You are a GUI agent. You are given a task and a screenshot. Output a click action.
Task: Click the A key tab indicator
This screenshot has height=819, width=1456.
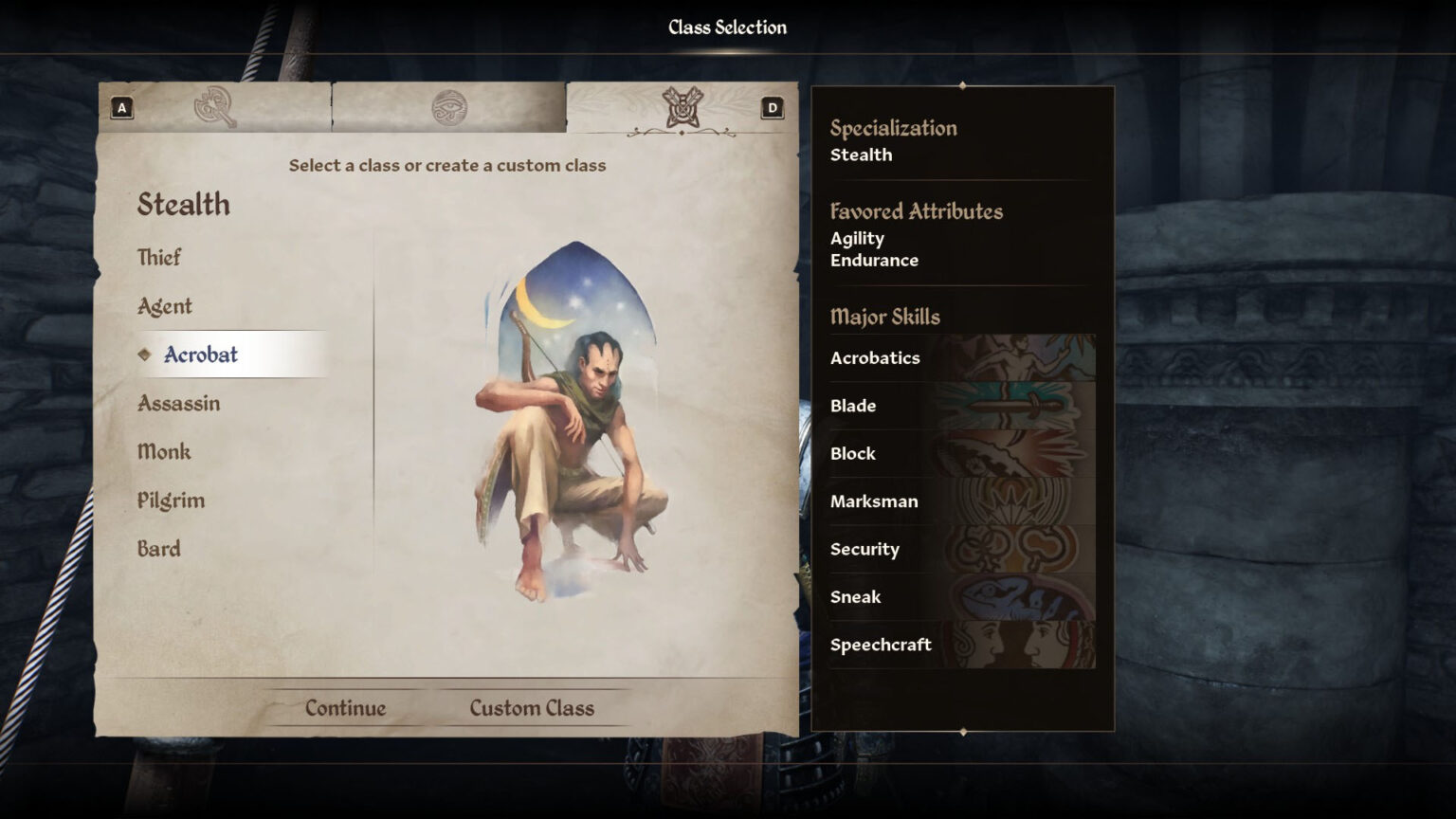pyautogui.click(x=120, y=107)
